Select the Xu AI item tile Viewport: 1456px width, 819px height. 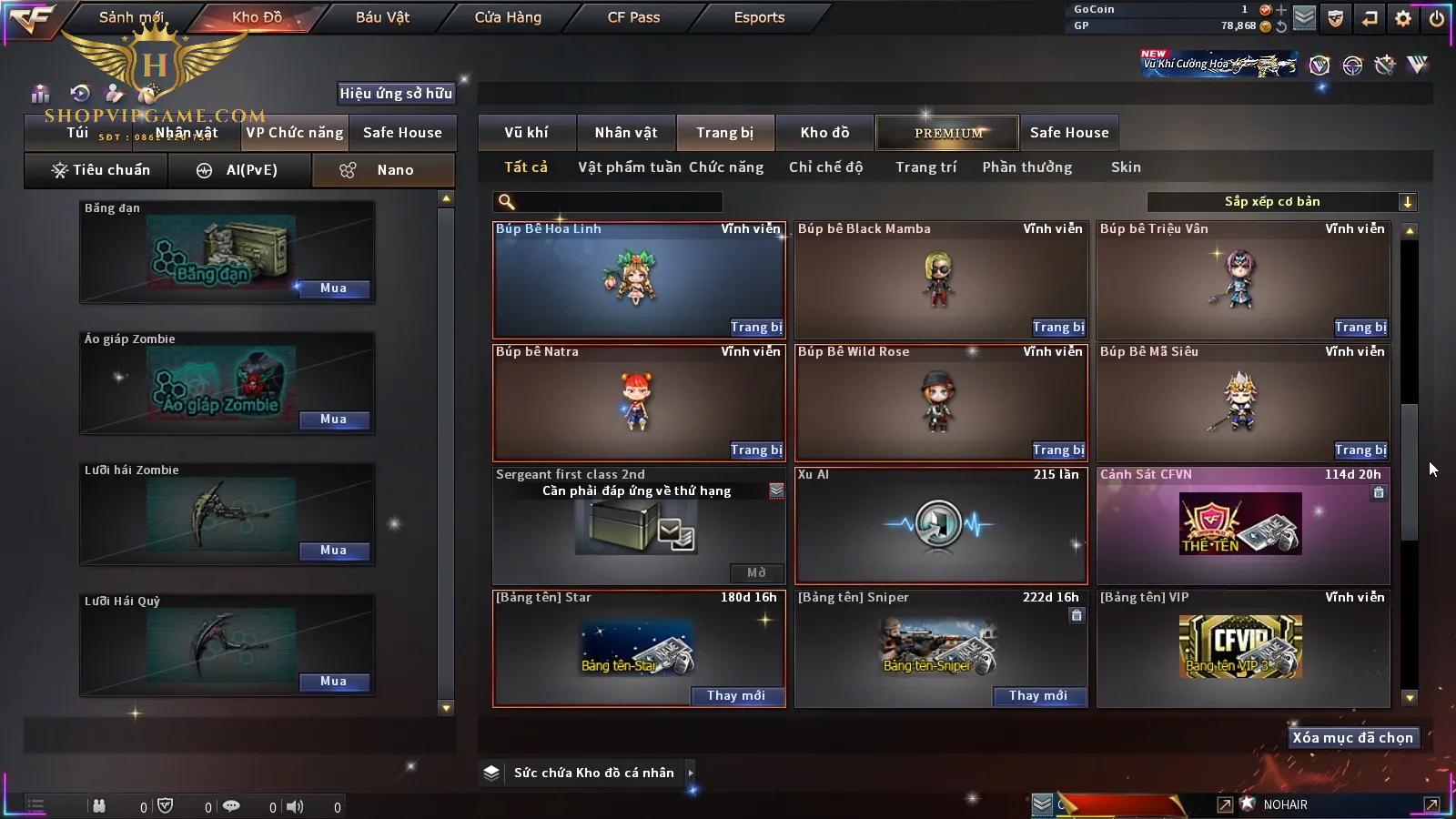coord(941,525)
